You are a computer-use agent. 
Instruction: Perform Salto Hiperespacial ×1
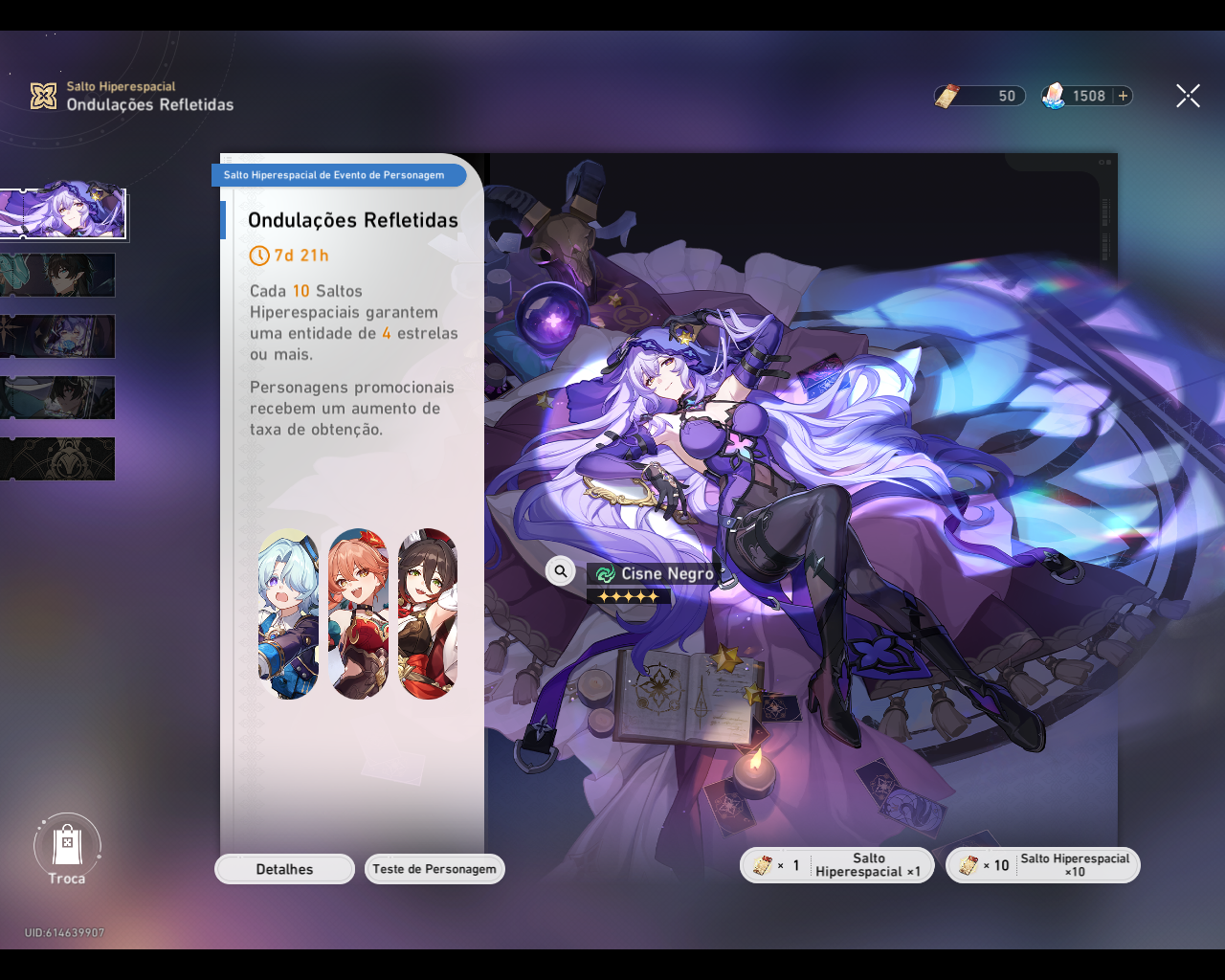[836, 864]
